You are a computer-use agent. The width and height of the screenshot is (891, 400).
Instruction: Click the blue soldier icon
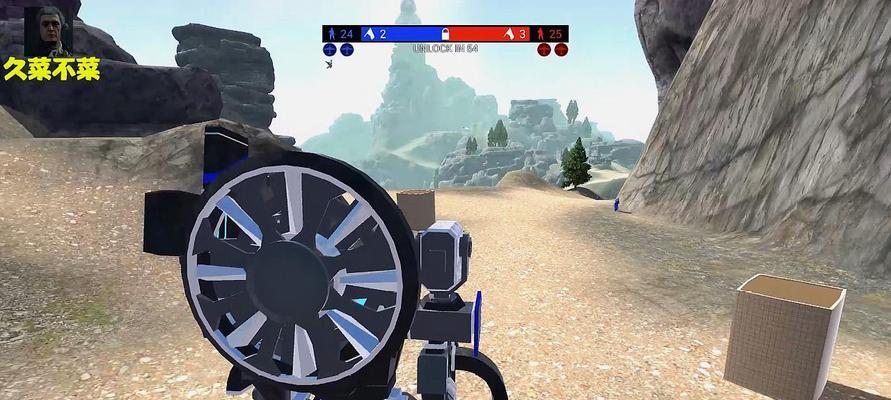332,34
